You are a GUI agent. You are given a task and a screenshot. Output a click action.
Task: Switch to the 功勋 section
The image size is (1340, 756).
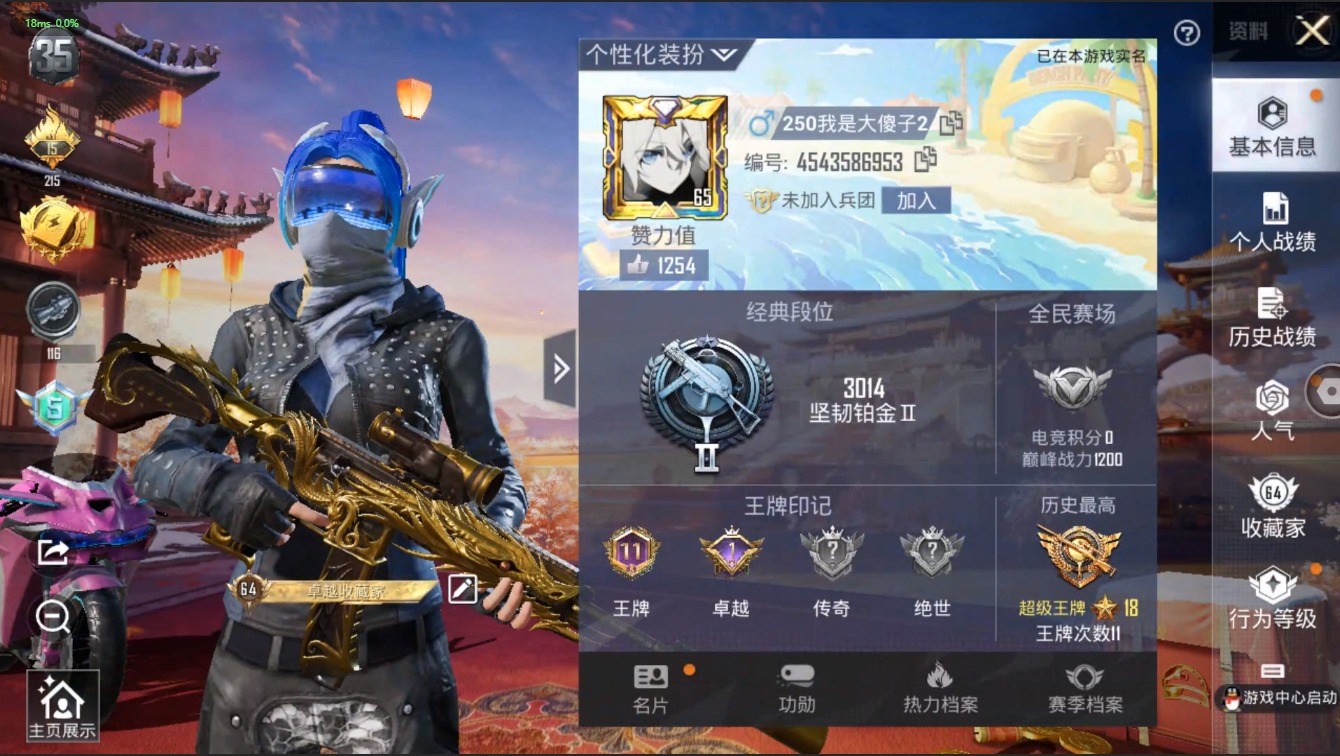tap(796, 689)
